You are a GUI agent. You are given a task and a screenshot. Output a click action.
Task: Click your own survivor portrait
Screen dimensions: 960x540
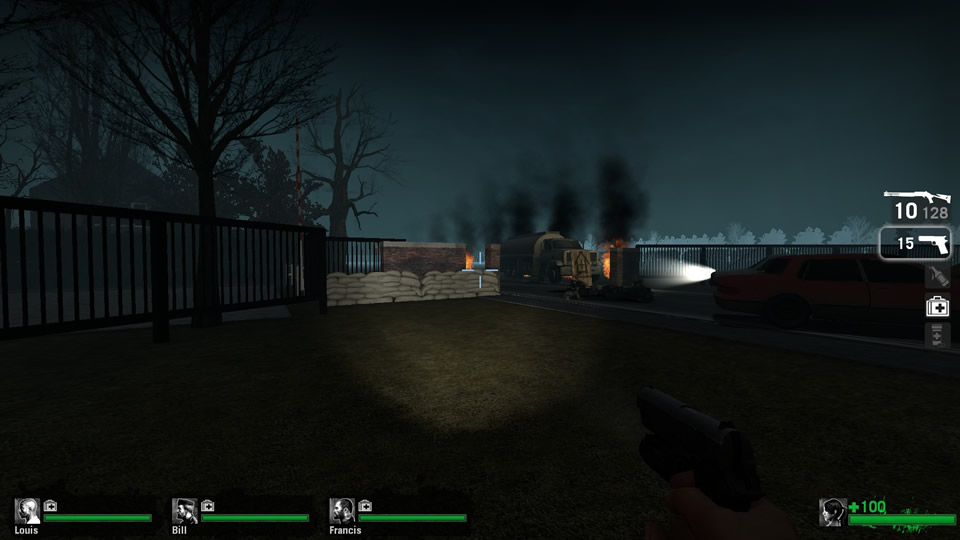click(x=832, y=512)
